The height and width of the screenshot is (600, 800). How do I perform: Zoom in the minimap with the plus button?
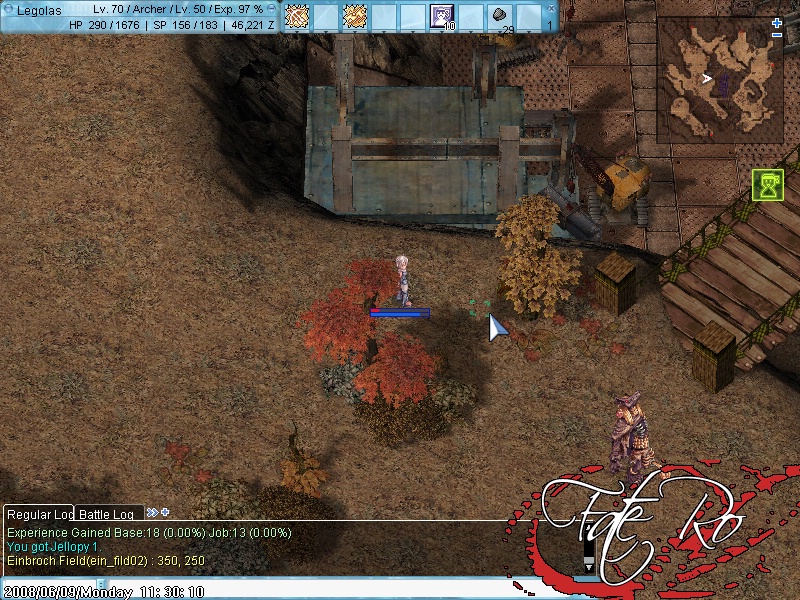point(777,23)
